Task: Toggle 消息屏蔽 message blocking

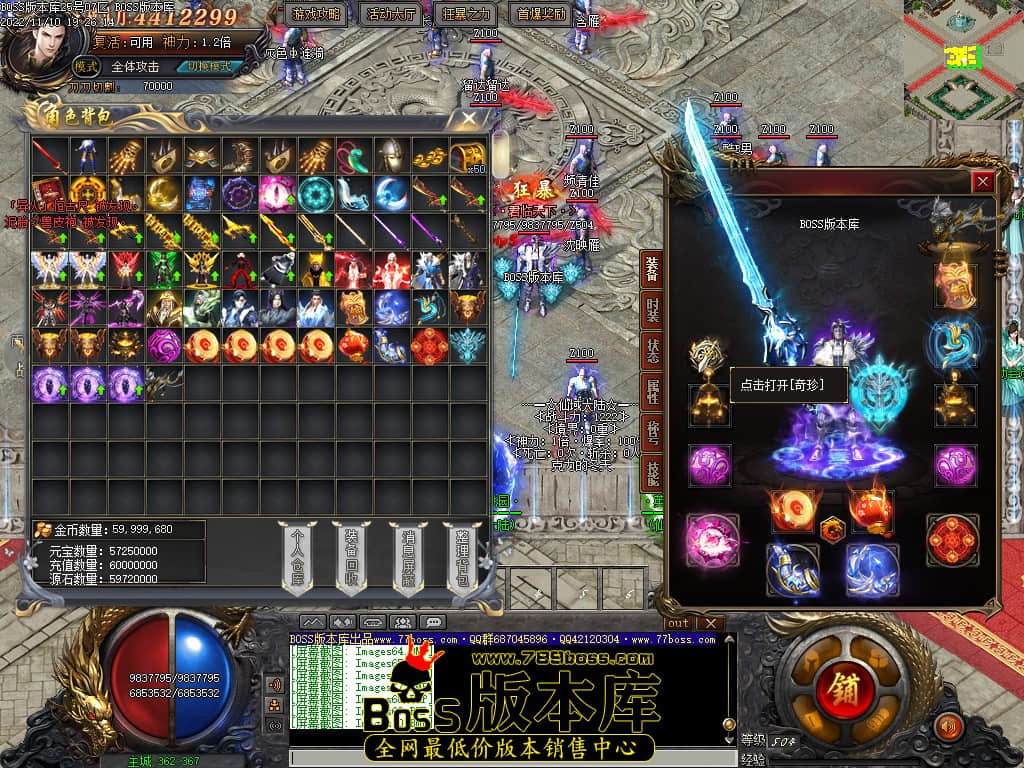Action: coord(408,560)
